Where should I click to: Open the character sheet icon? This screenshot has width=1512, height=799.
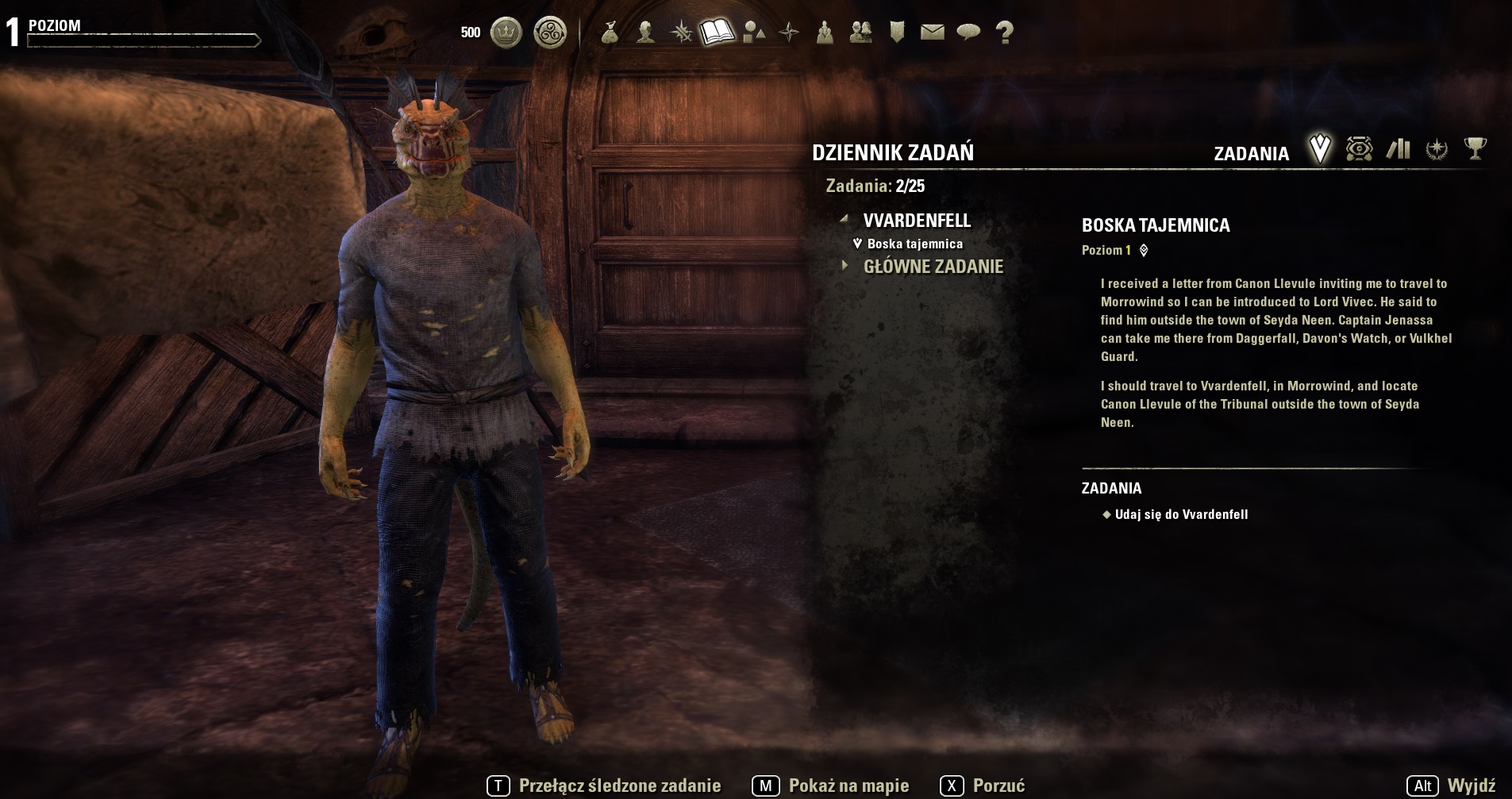(x=645, y=33)
